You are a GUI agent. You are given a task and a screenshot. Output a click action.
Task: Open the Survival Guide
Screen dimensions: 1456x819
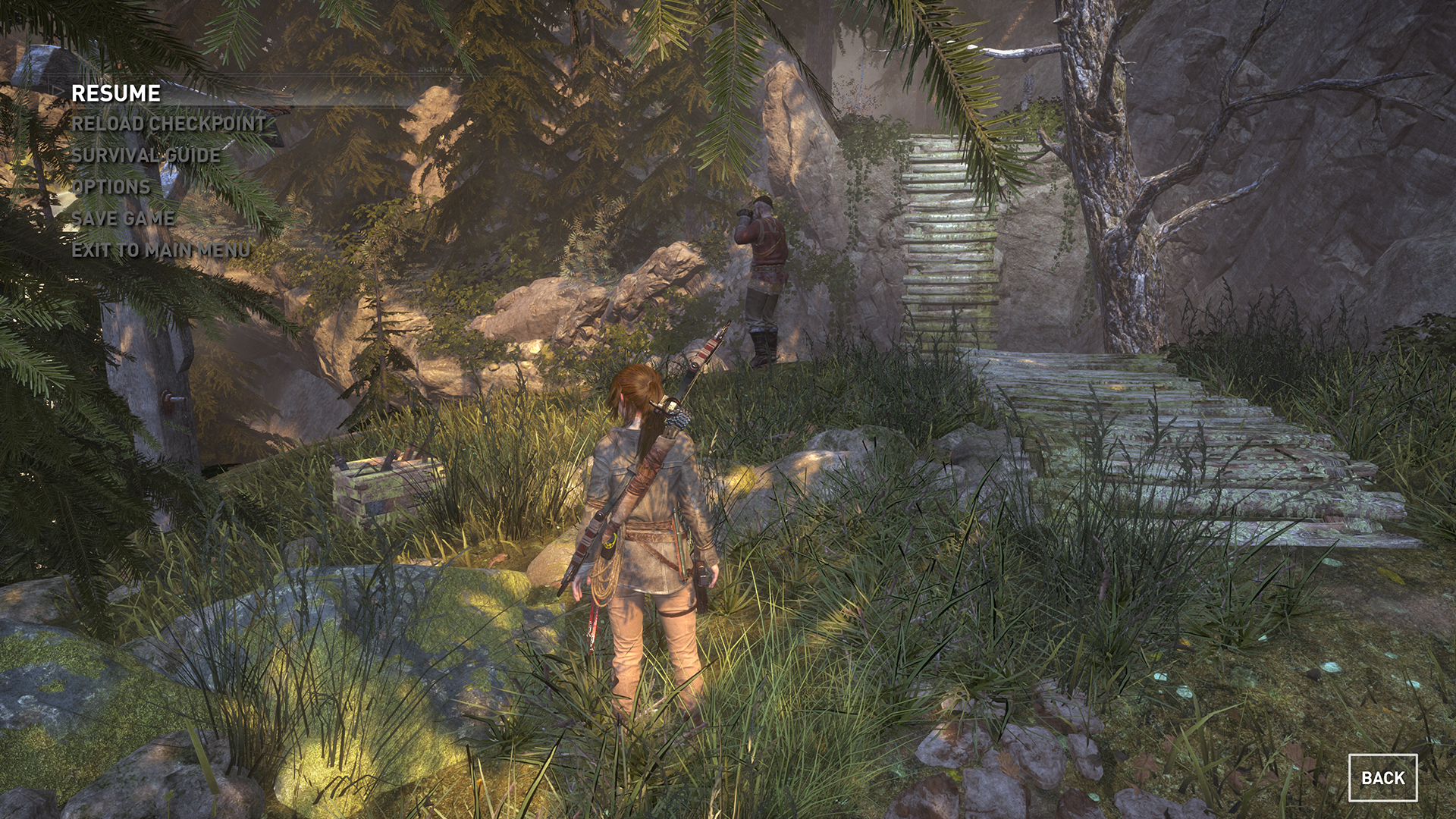[146, 155]
